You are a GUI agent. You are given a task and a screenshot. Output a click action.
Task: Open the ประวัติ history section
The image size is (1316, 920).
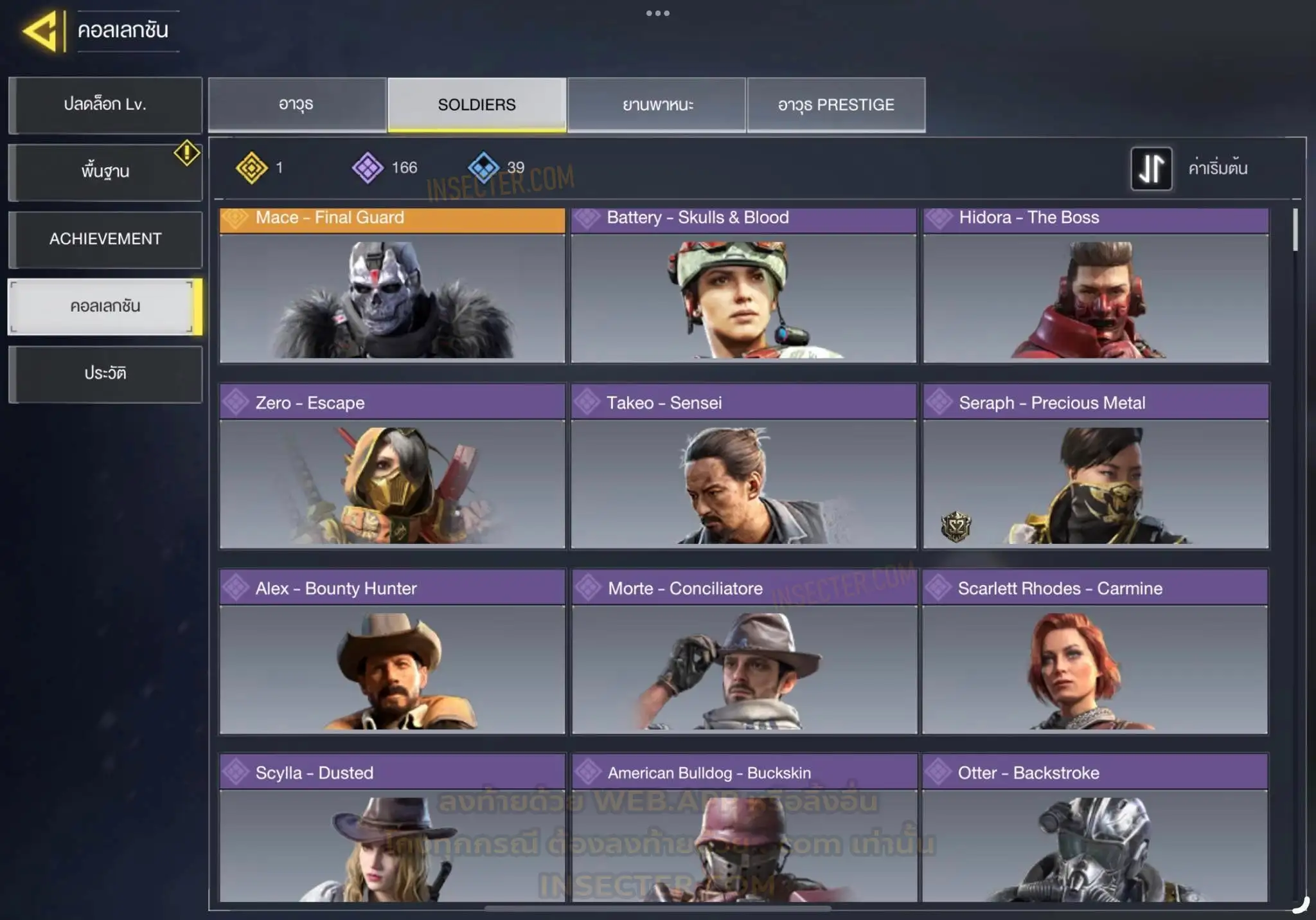pos(105,374)
